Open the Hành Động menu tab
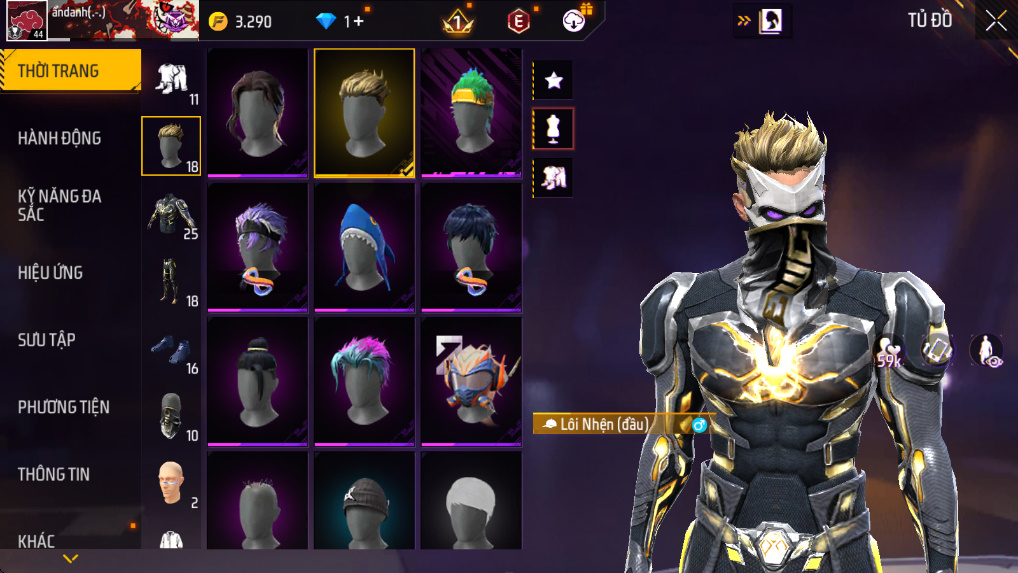 tap(60, 138)
